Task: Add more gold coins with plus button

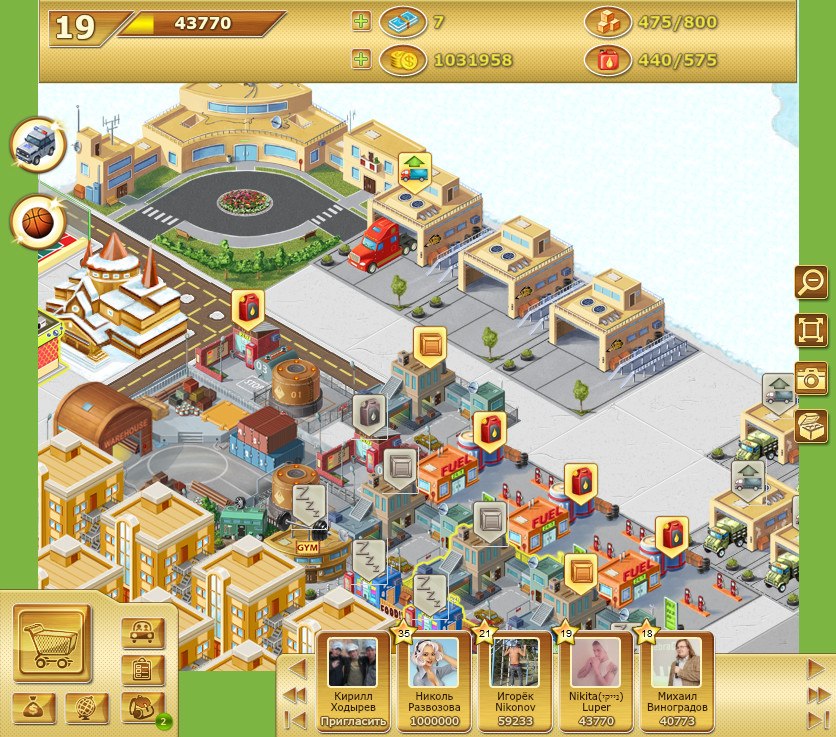Action: click(x=361, y=59)
